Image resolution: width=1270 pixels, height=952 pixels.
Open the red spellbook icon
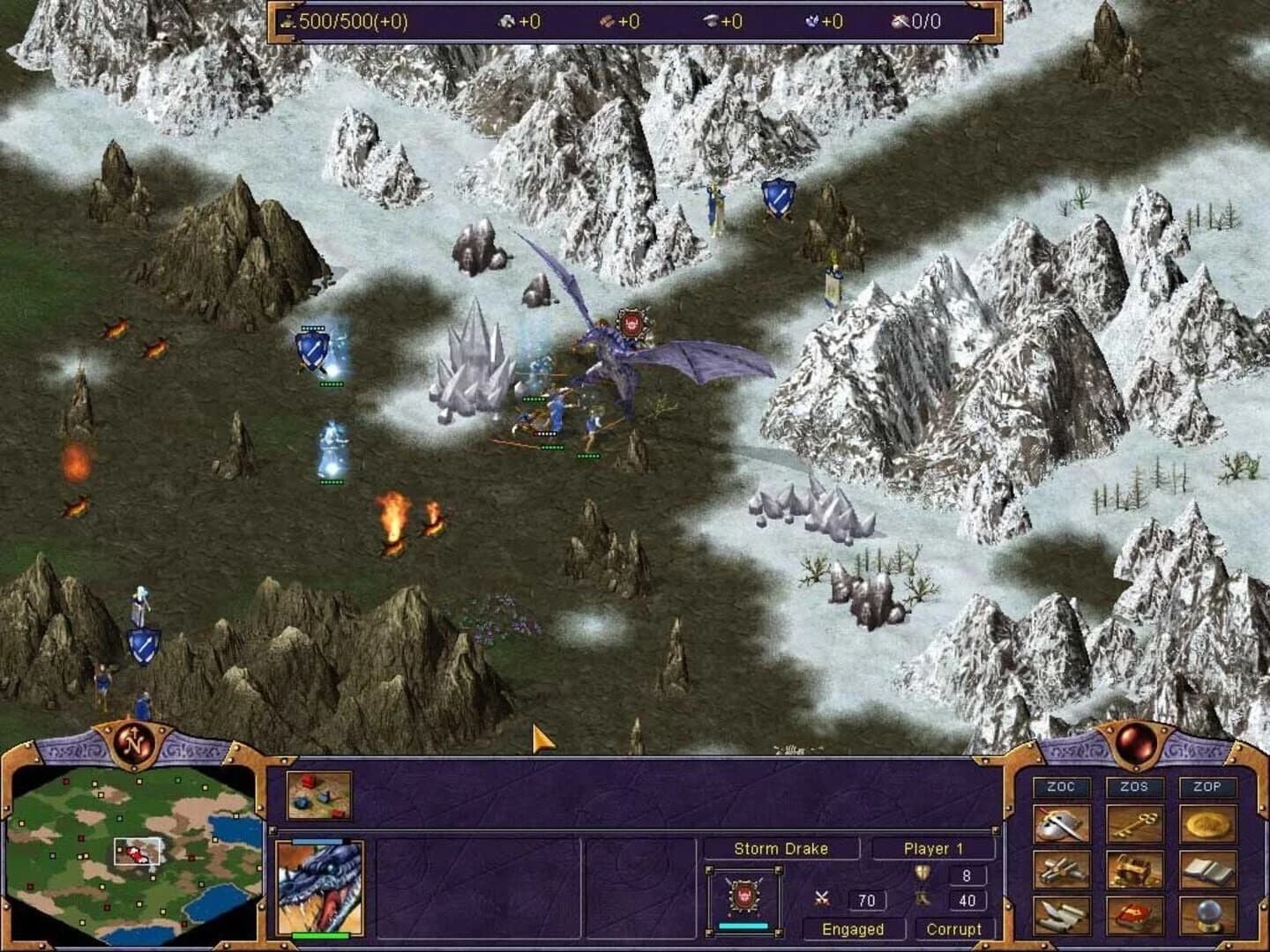(1134, 917)
